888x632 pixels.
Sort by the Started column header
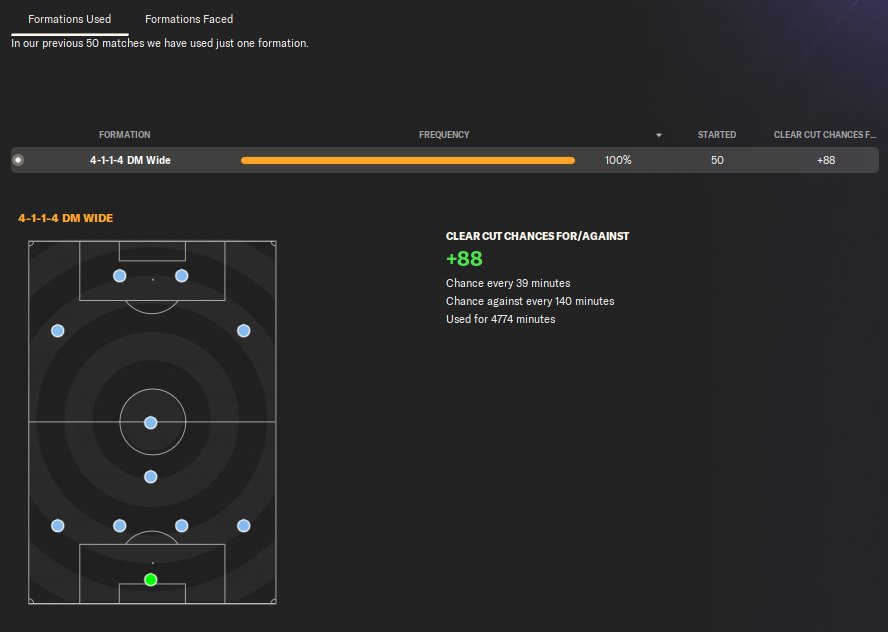pyautogui.click(x=717, y=135)
